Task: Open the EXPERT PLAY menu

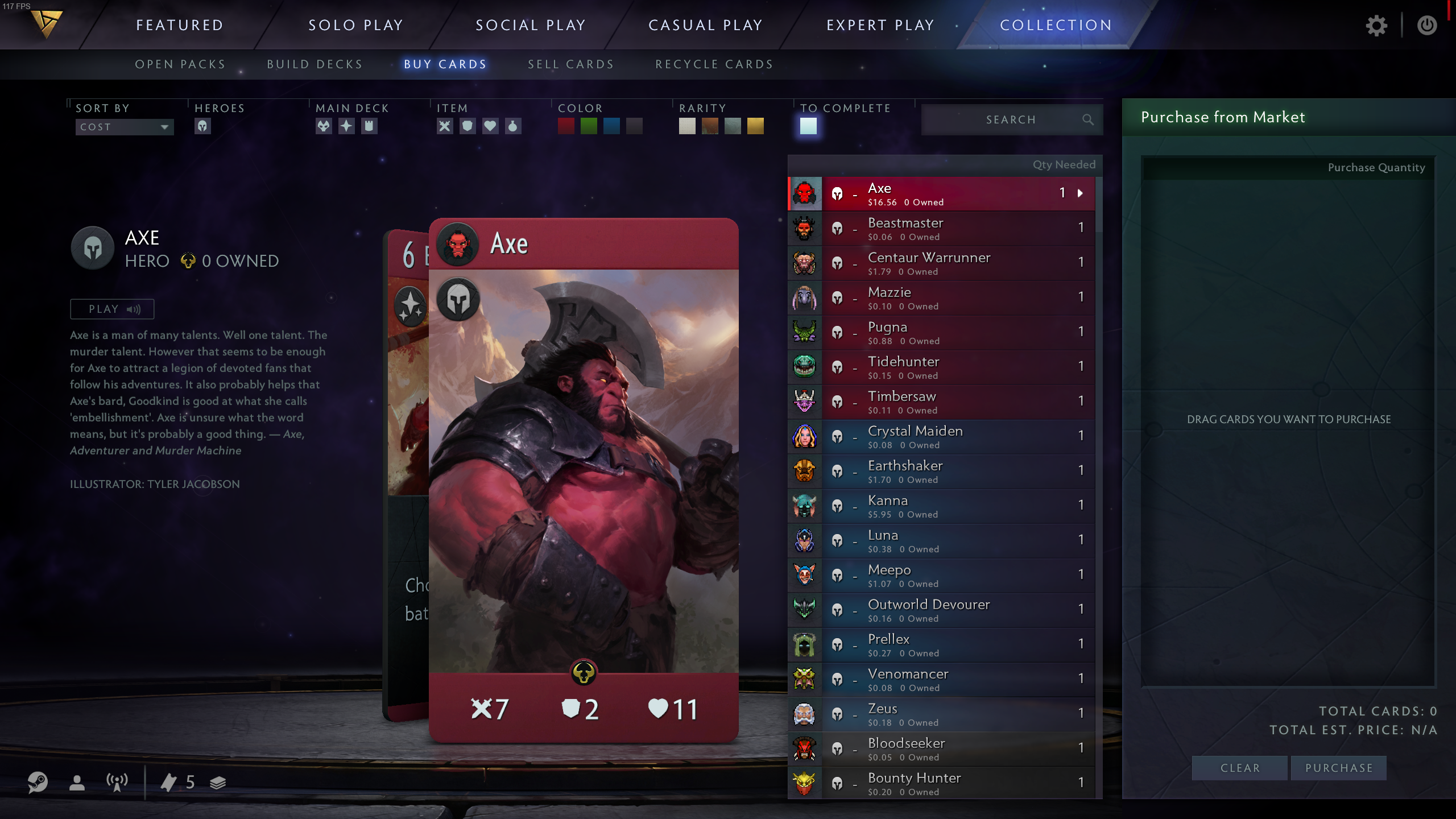Action: [880, 25]
